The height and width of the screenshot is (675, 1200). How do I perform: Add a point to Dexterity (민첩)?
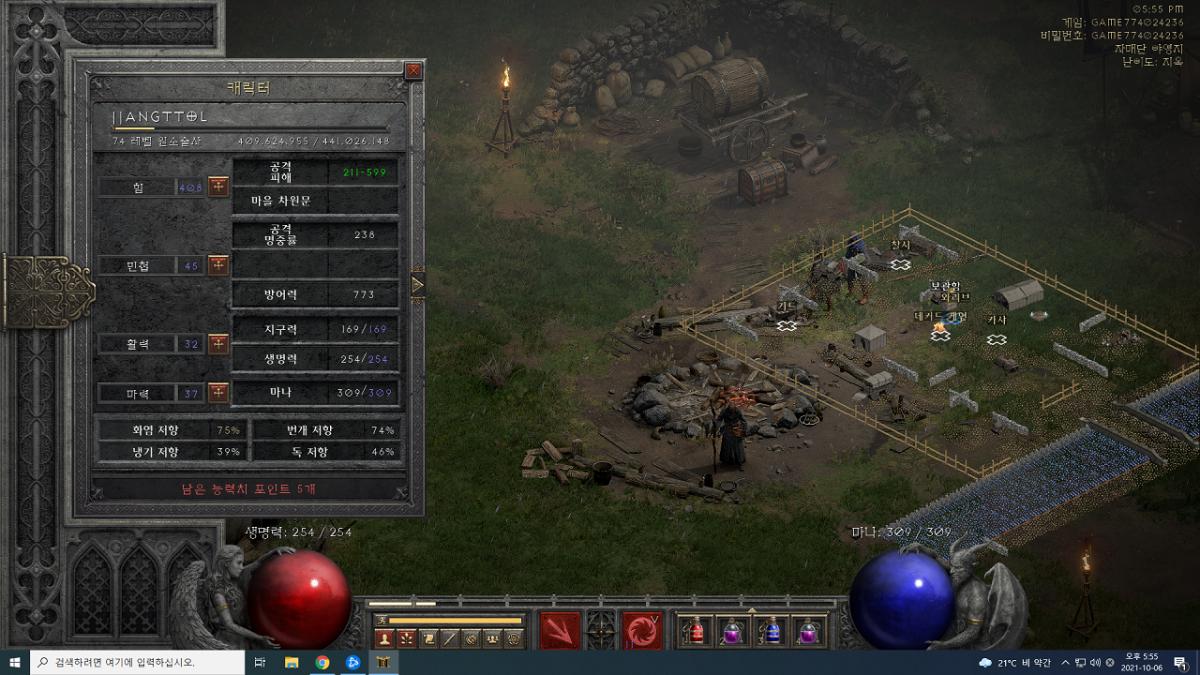(218, 265)
